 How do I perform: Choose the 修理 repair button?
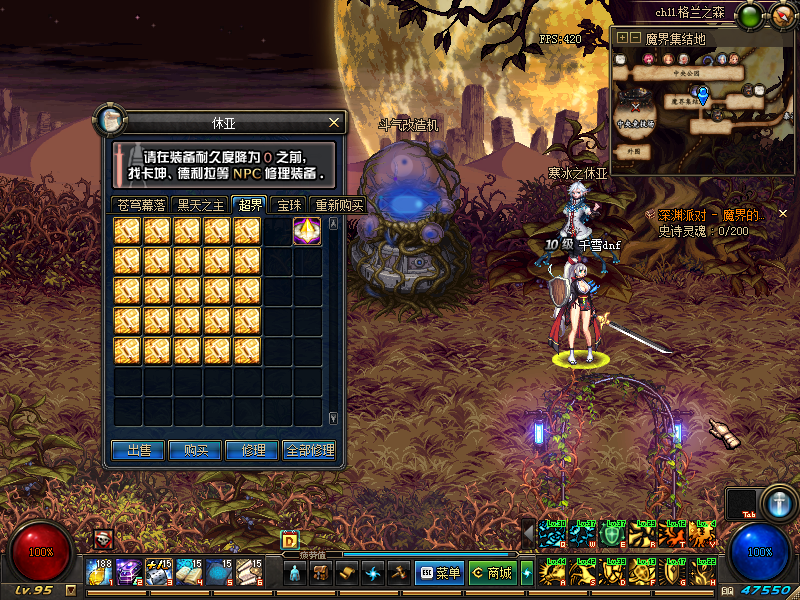coord(252,450)
